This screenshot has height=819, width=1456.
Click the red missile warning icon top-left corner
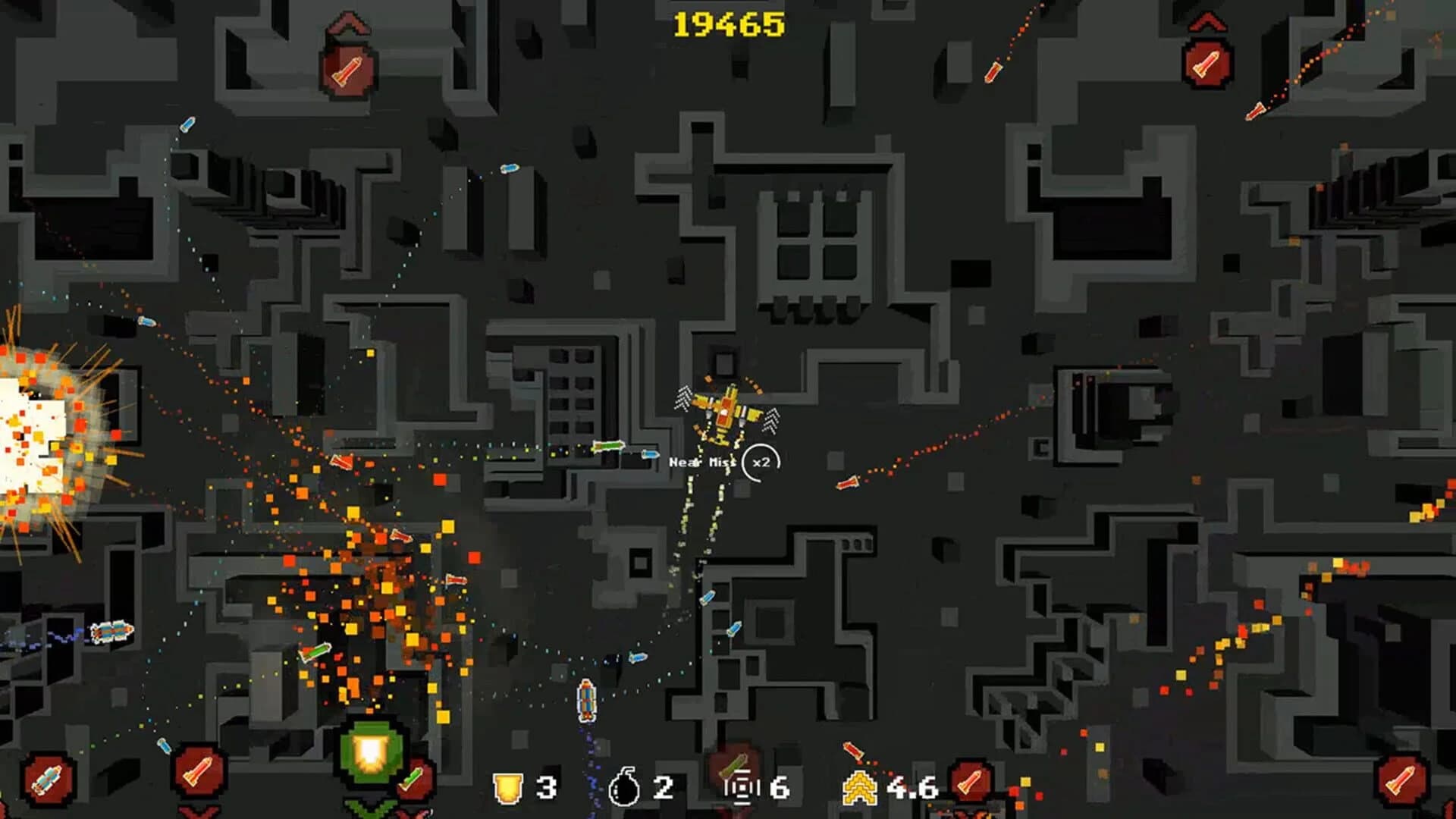[347, 73]
